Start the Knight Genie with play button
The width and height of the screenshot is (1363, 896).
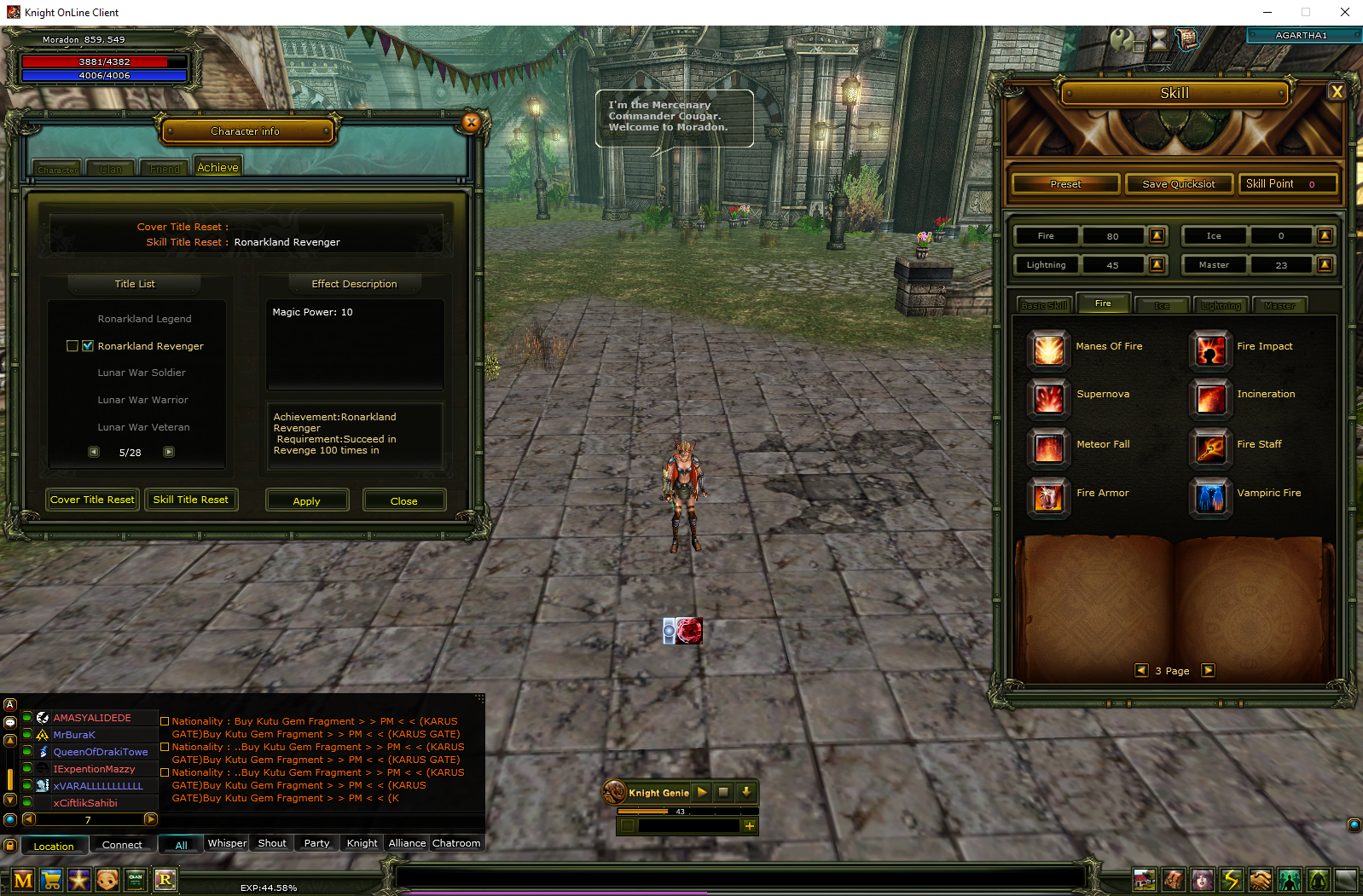(702, 792)
